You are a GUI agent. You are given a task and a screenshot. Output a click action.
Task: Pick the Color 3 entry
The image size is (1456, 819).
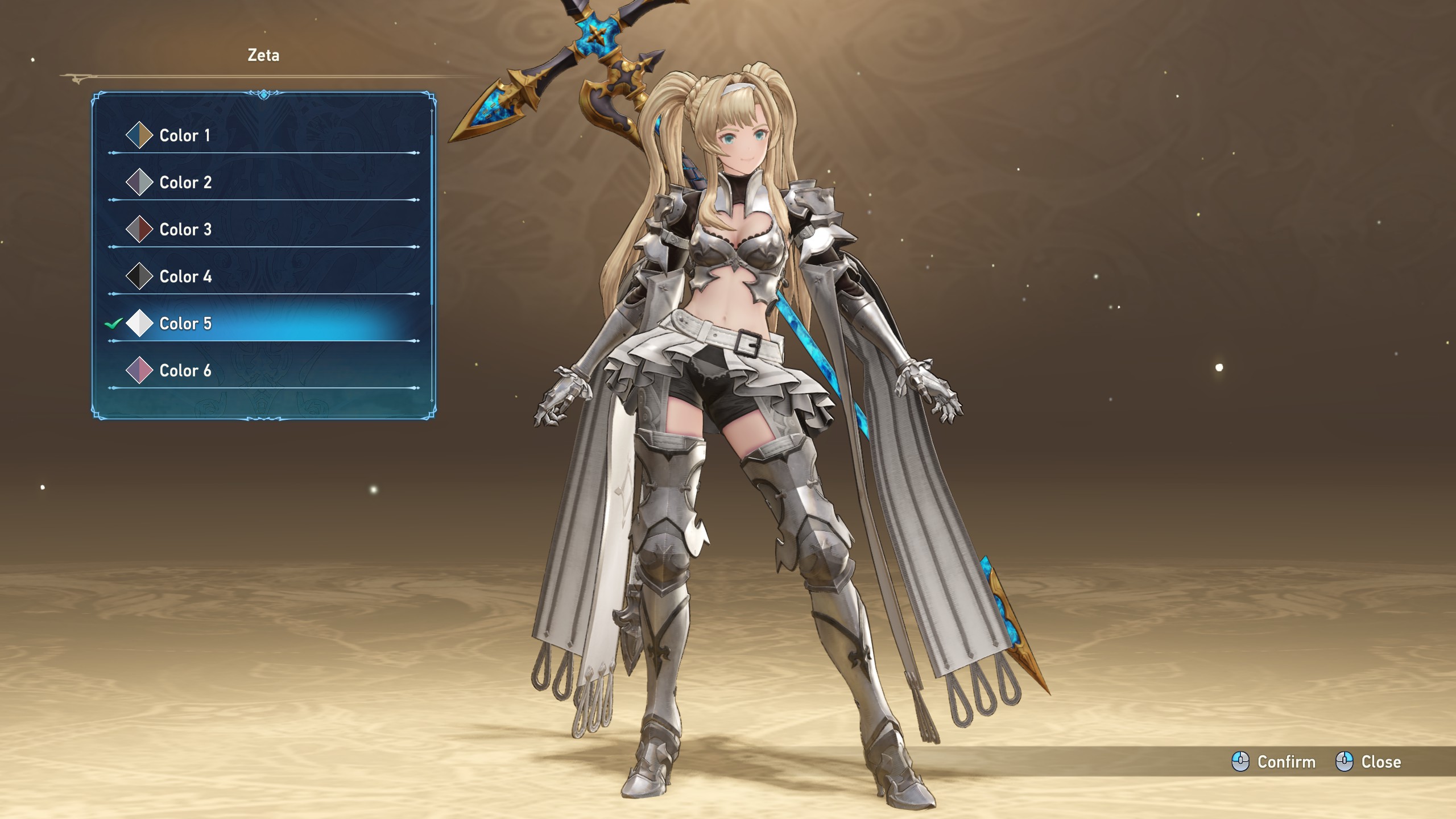coord(185,230)
